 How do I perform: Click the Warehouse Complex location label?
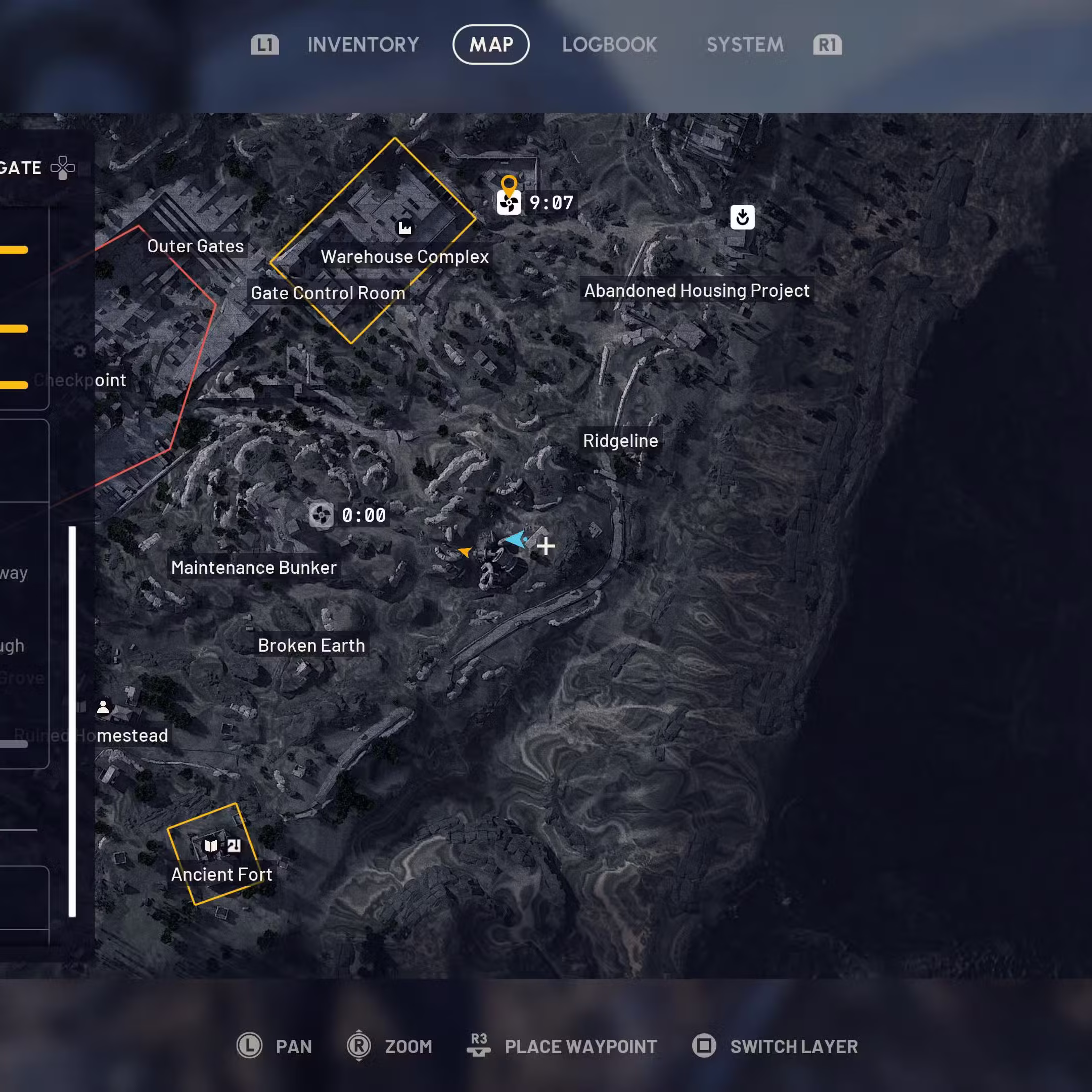point(404,257)
